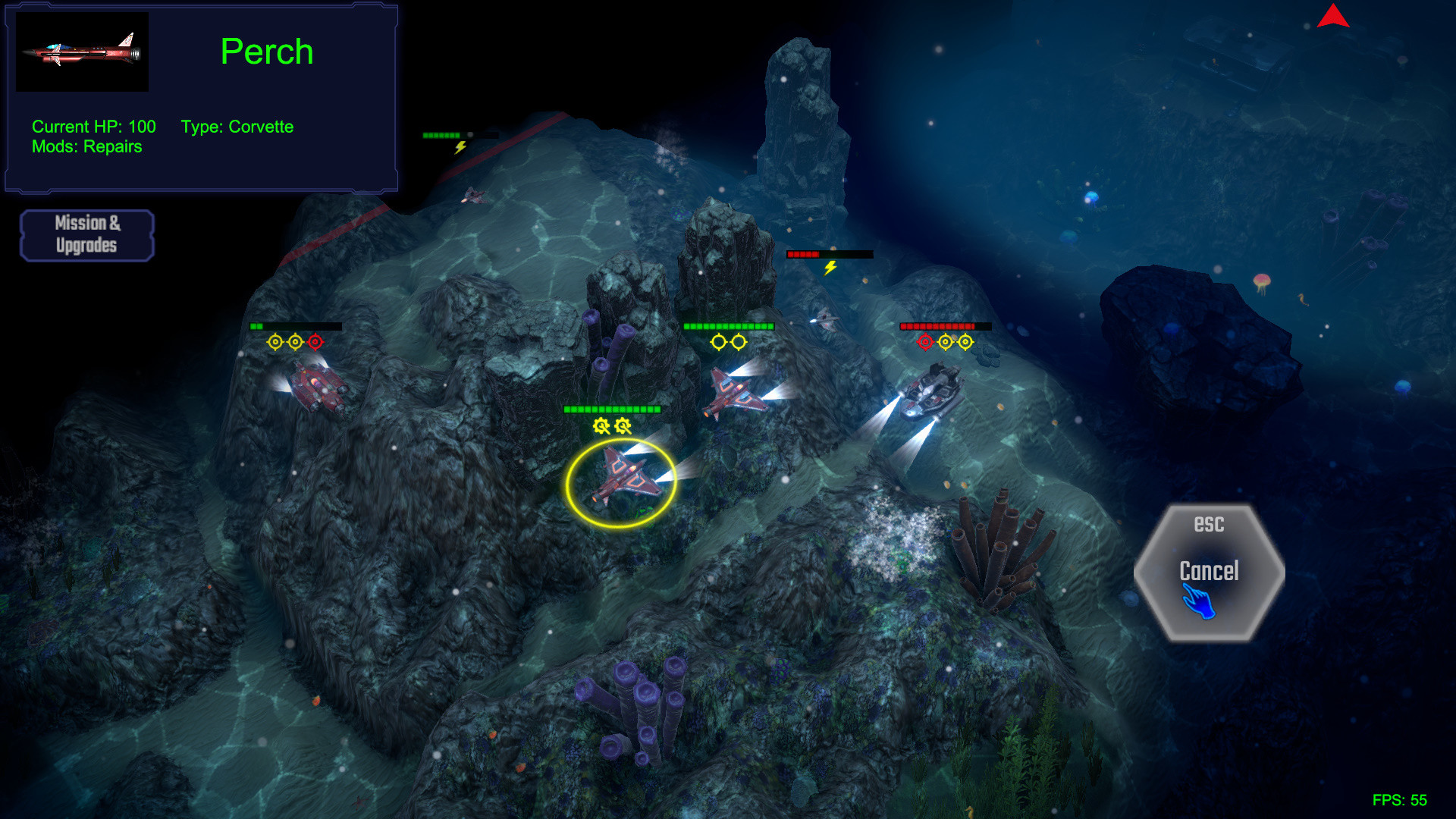Click the Mods: Repairs text in the info panel
The width and height of the screenshot is (1456, 819).
(86, 147)
